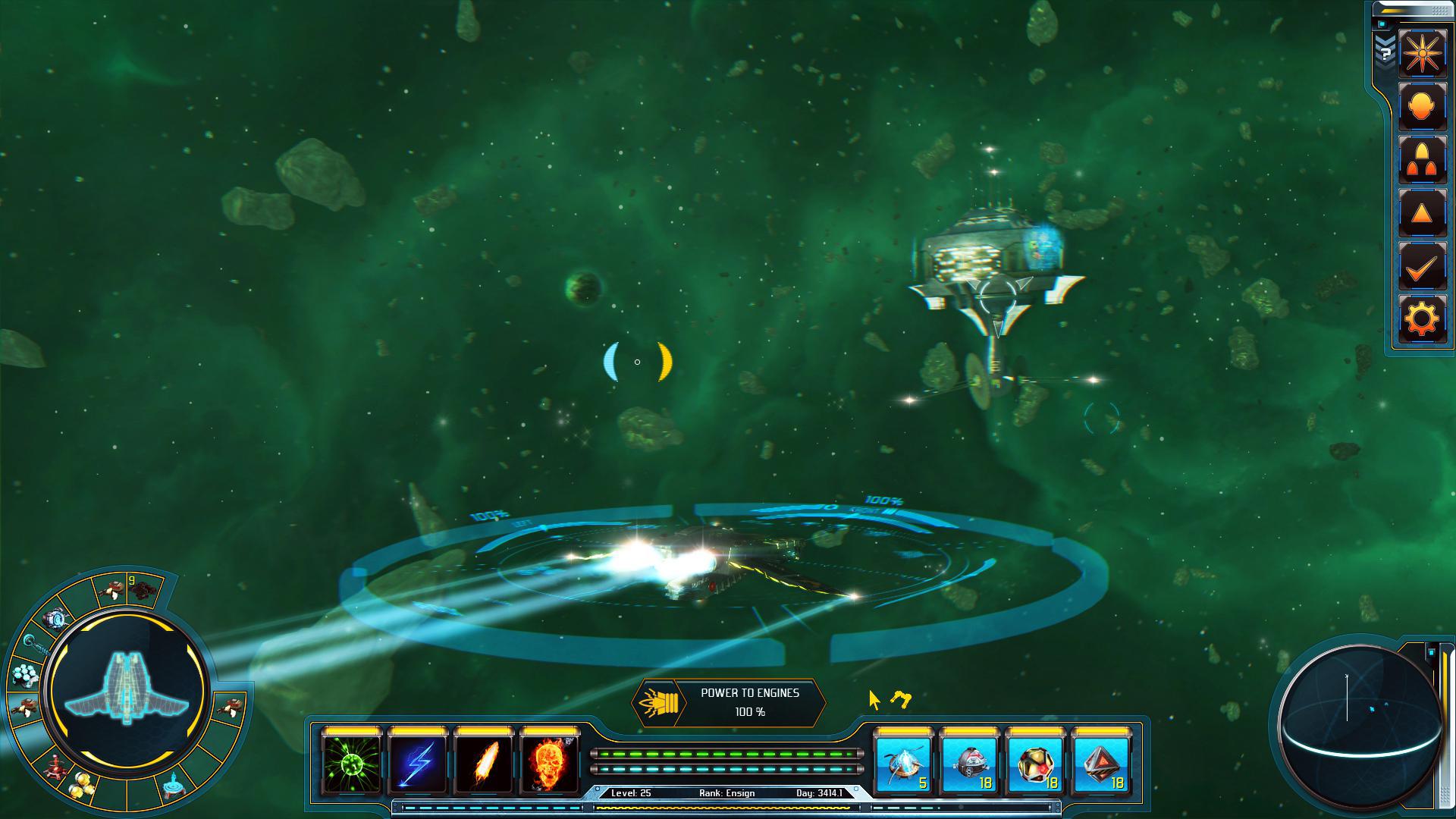Open the star map with the starburst sidebar icon
The image size is (1456, 819).
1423,54
